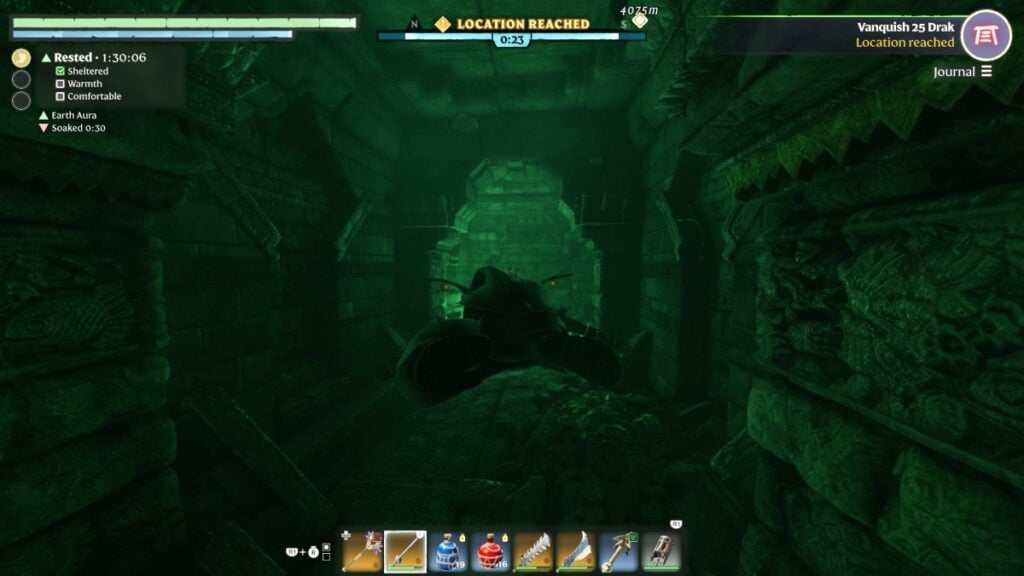The width and height of the screenshot is (1024, 576).
Task: Click the Location Reached compass marker
Action: (442, 24)
